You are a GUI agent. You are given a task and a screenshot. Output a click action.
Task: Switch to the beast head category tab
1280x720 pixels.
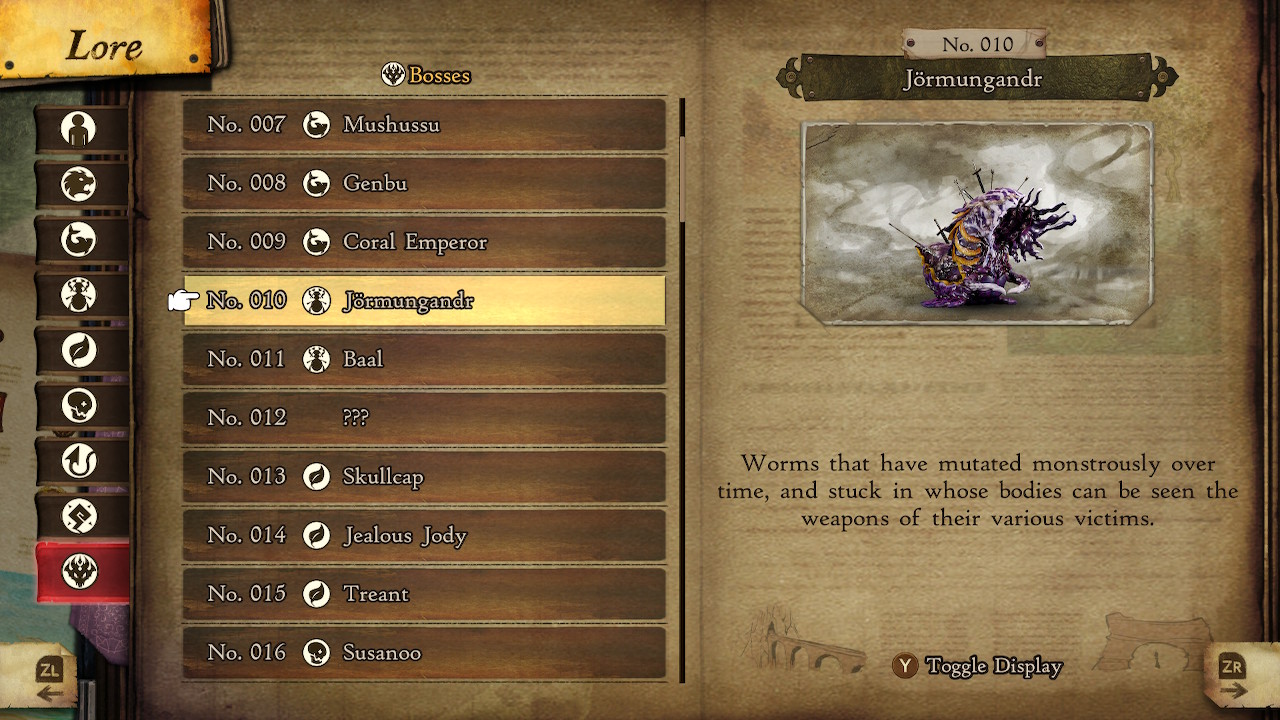click(80, 184)
